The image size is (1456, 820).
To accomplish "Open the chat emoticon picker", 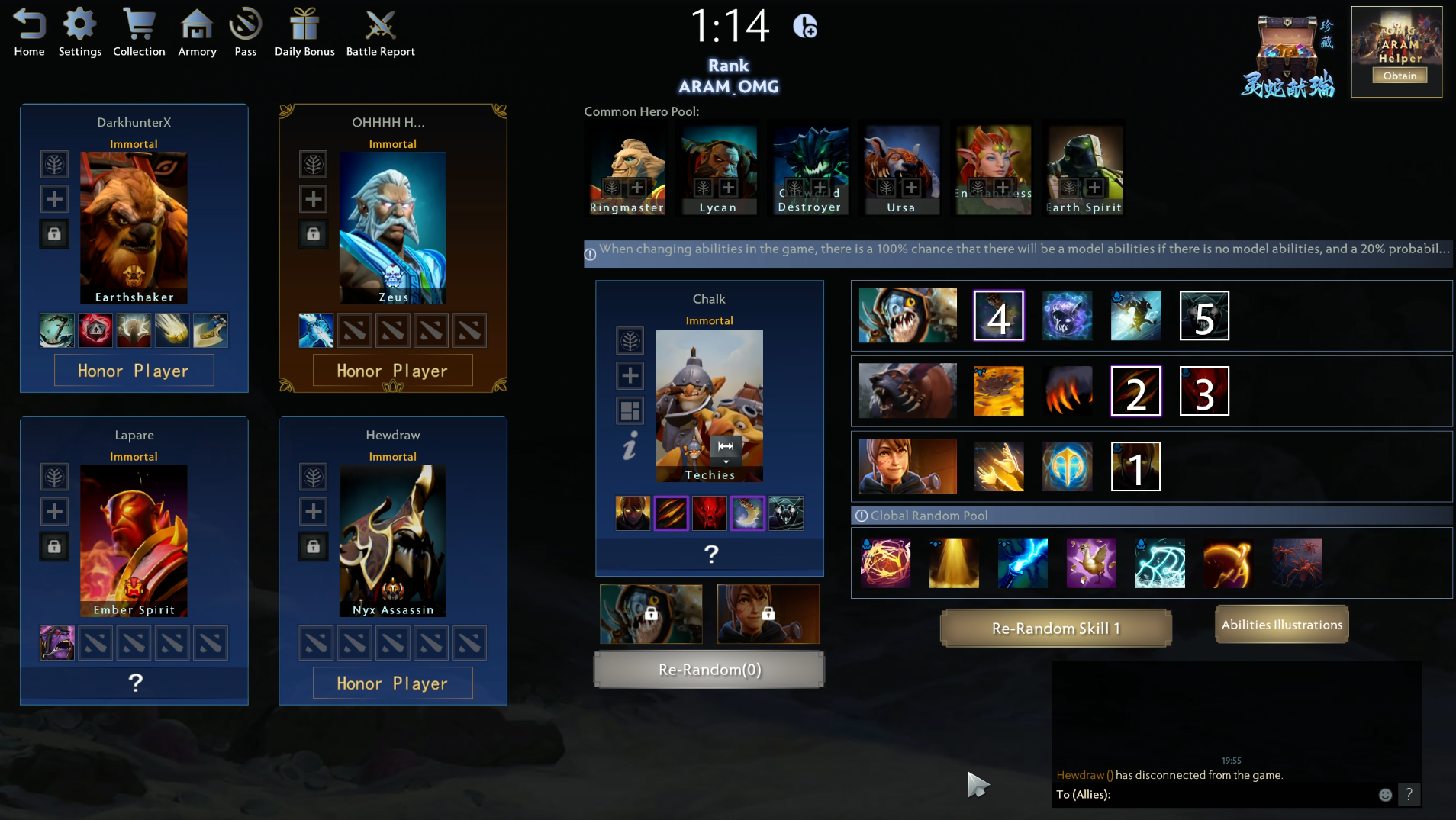I will [1385, 795].
